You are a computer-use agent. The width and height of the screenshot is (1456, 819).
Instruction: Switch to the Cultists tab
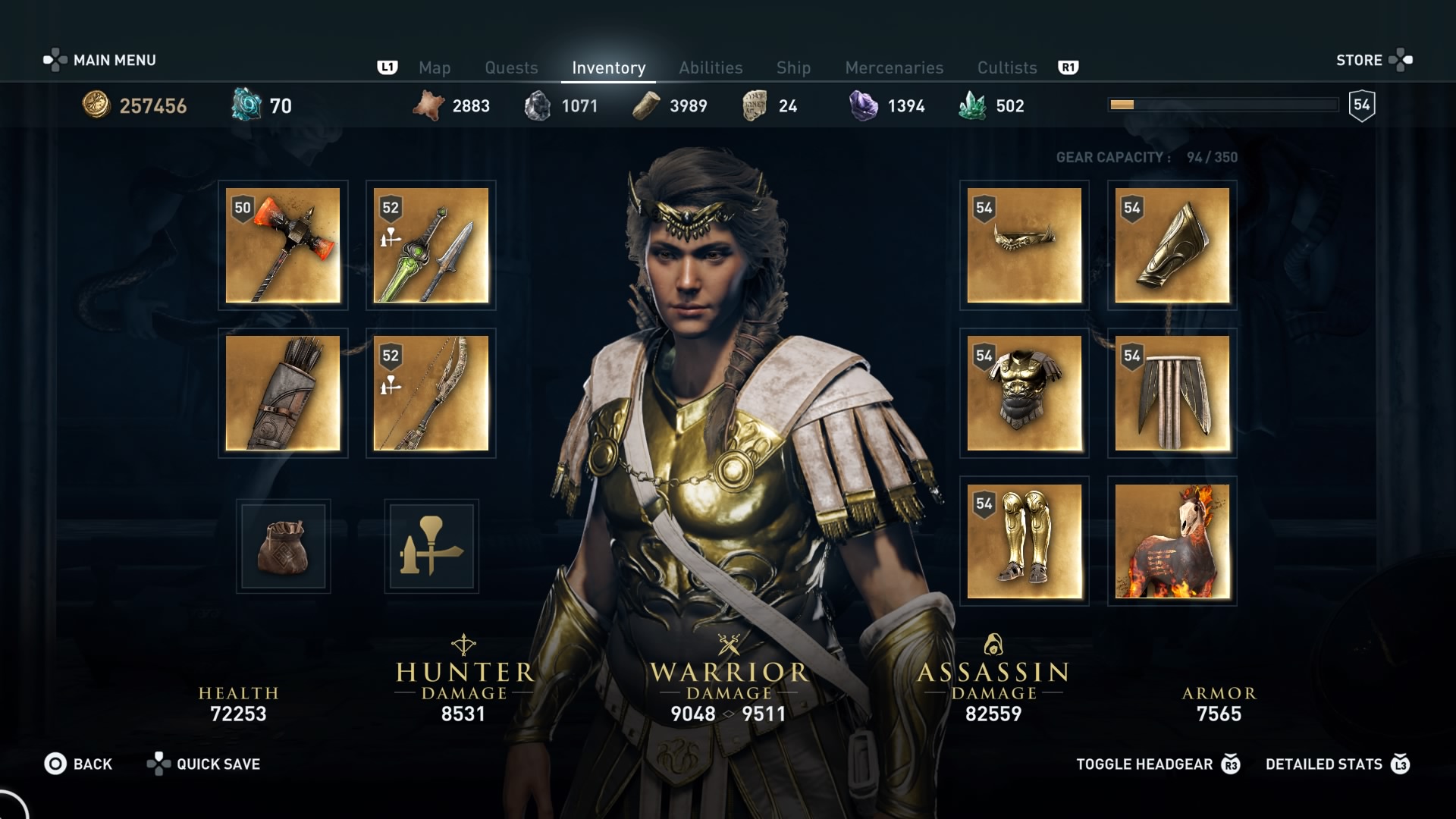pos(1006,67)
